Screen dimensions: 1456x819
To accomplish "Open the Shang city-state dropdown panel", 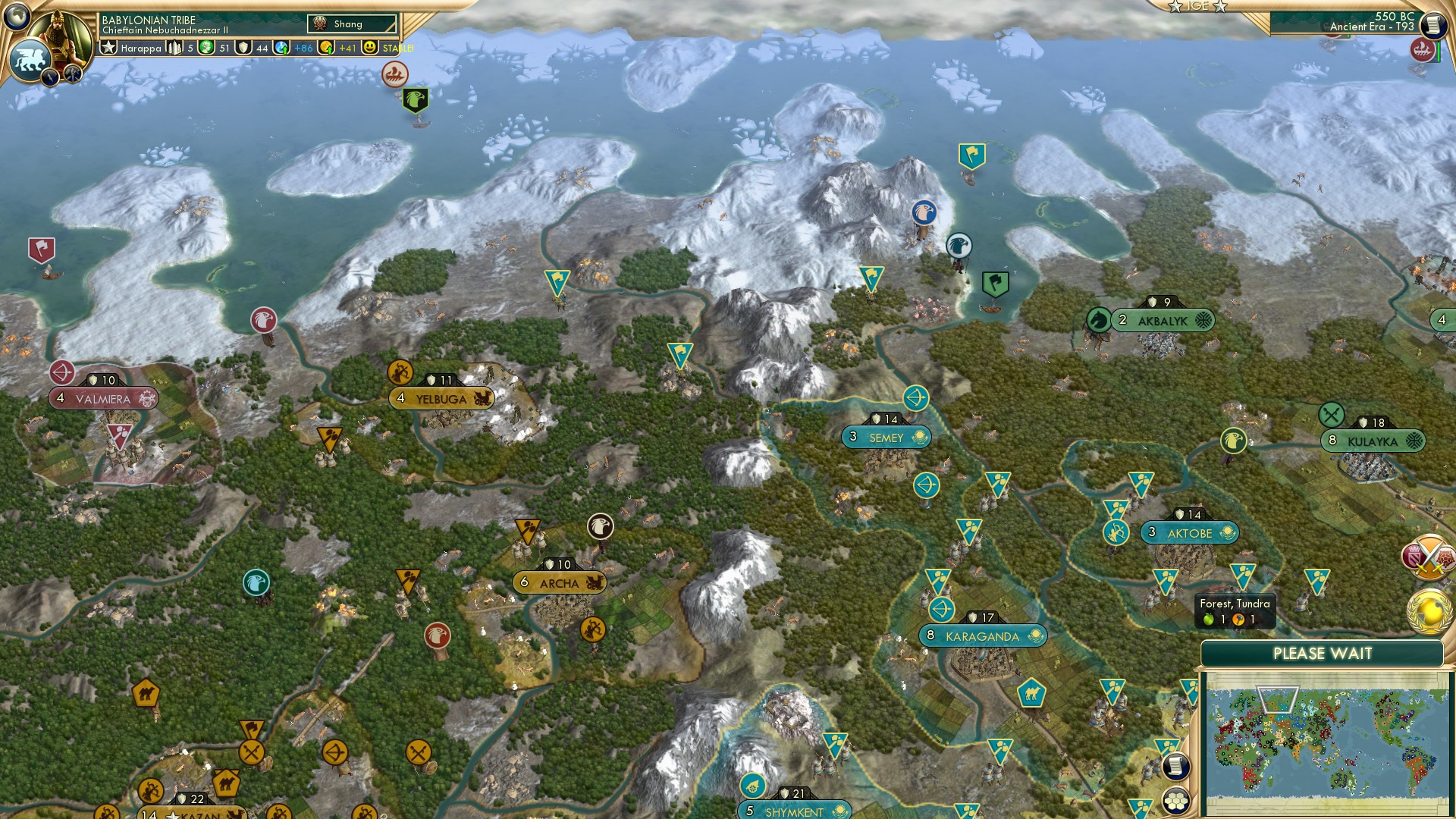I will click(351, 24).
